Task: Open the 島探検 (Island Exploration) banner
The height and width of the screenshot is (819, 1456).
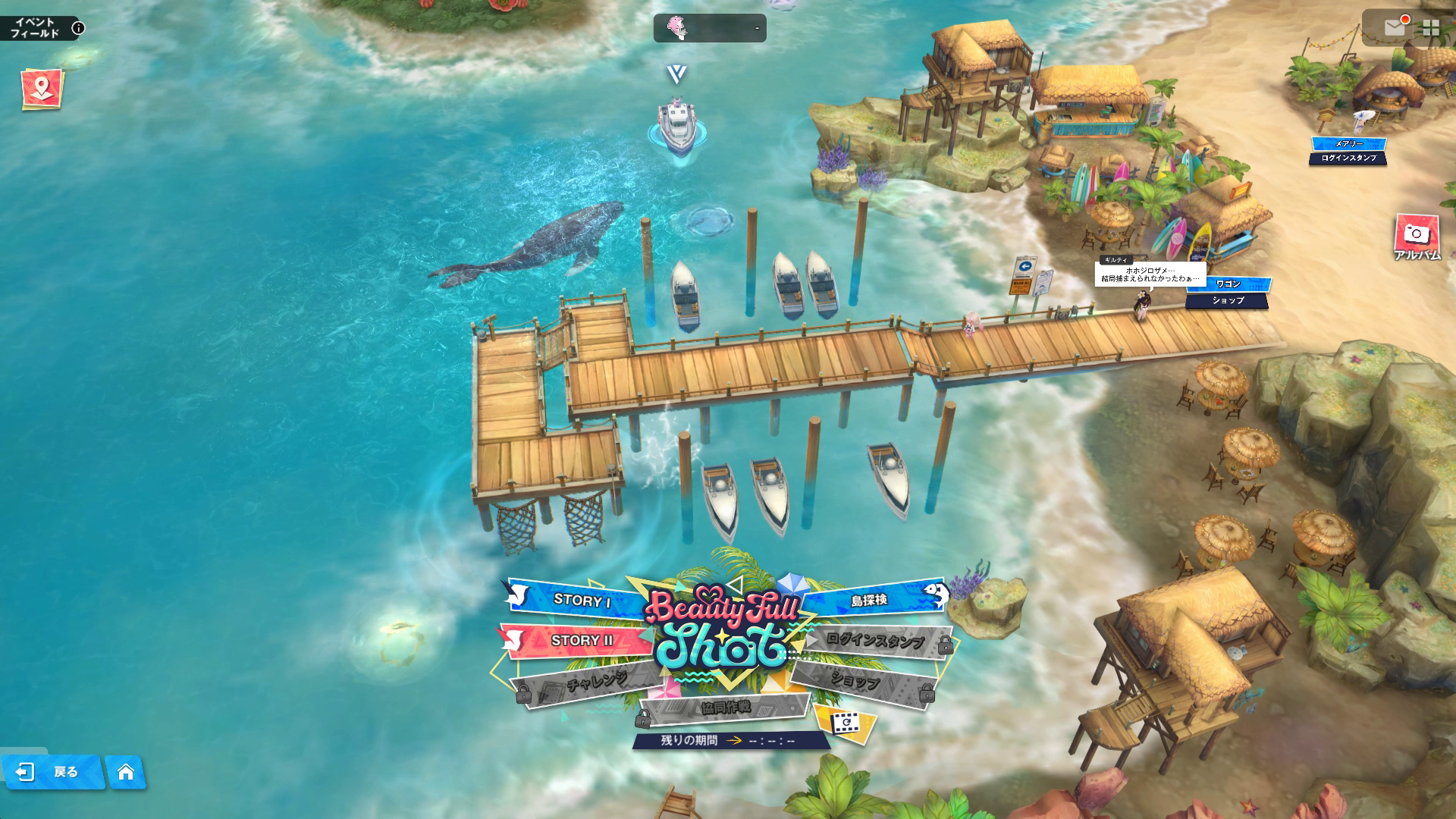Action: (x=870, y=600)
